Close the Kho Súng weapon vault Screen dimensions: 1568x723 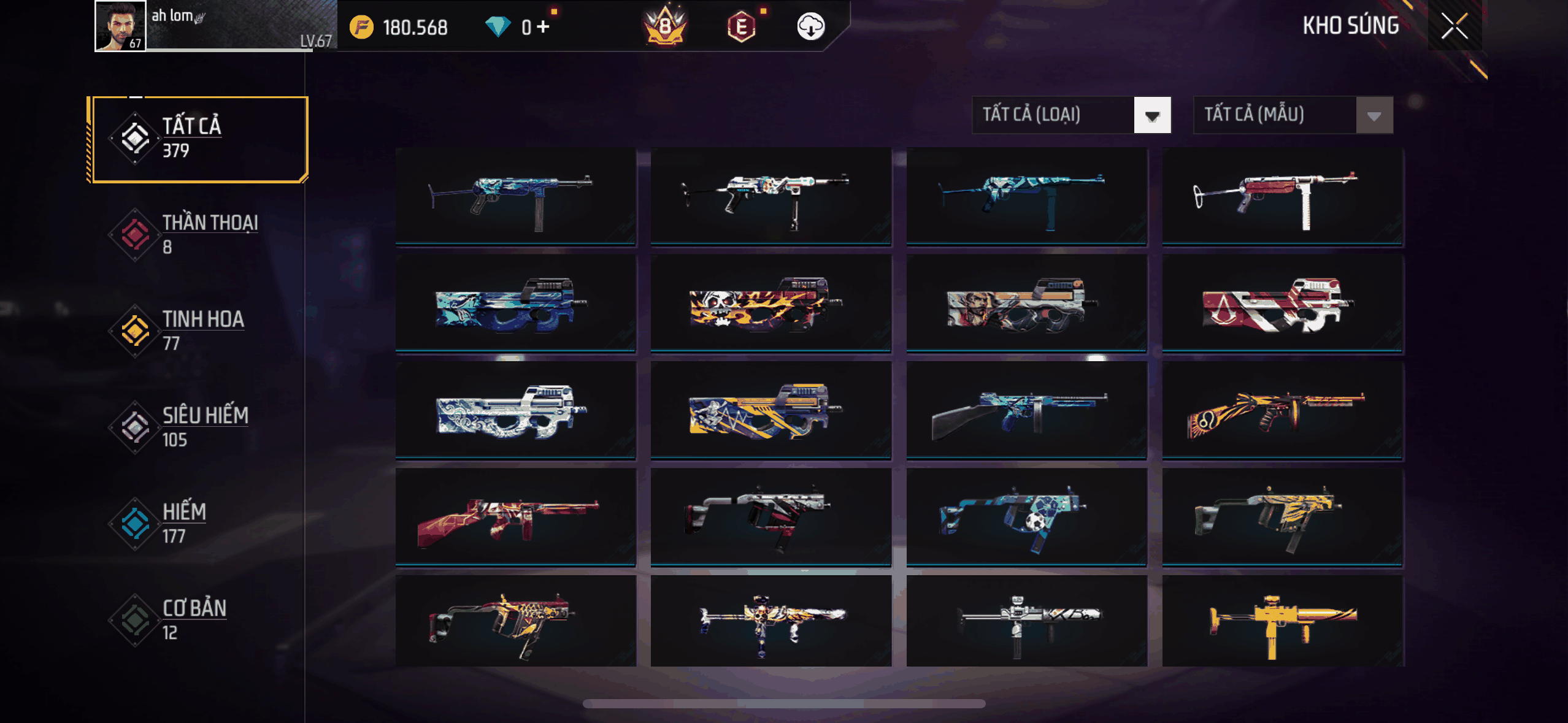tap(1454, 26)
